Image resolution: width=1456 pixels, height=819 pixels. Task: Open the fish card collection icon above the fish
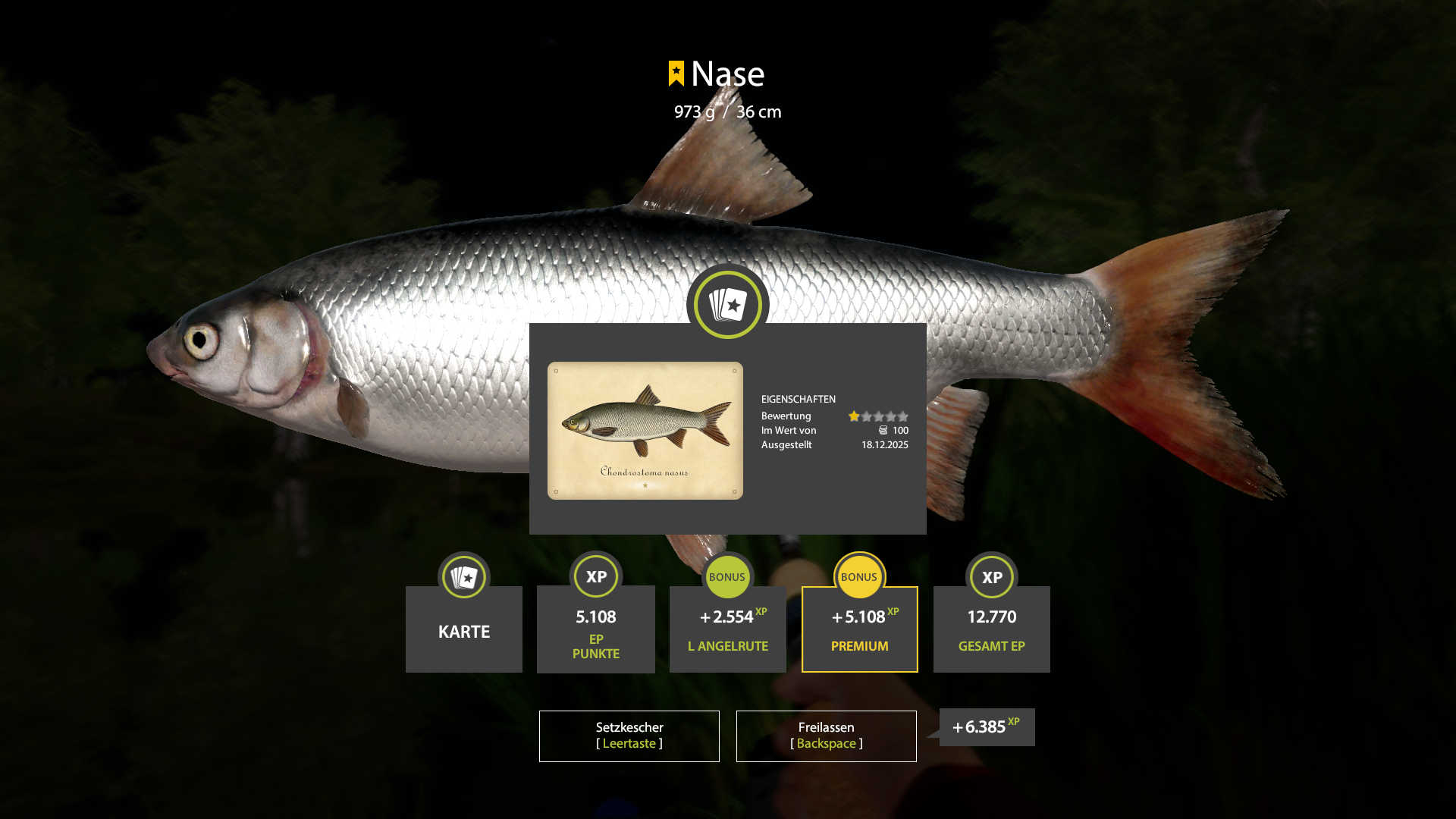pyautogui.click(x=727, y=304)
